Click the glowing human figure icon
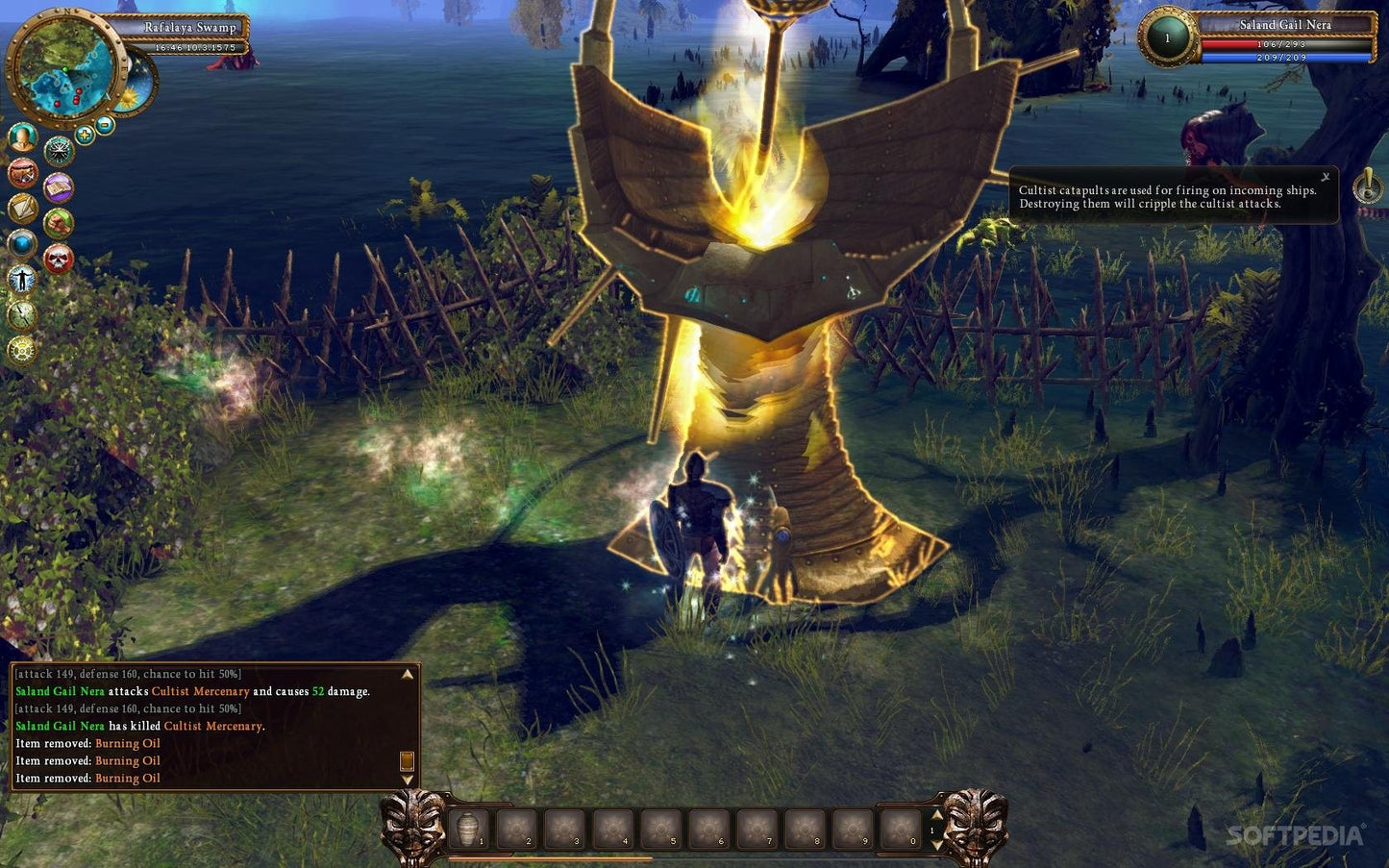This screenshot has width=1389, height=868. (22, 280)
